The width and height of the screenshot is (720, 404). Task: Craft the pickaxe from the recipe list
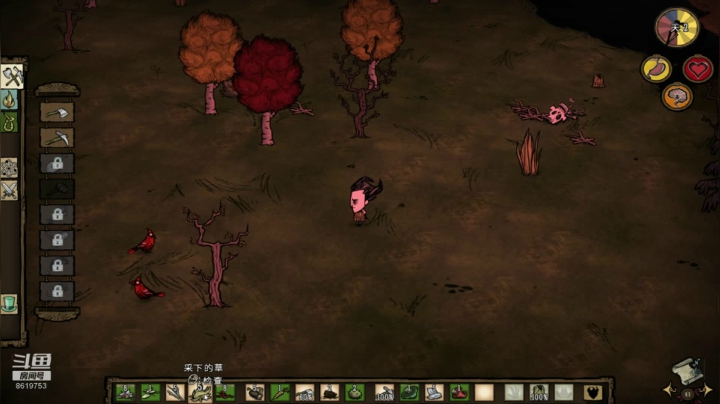pos(57,138)
